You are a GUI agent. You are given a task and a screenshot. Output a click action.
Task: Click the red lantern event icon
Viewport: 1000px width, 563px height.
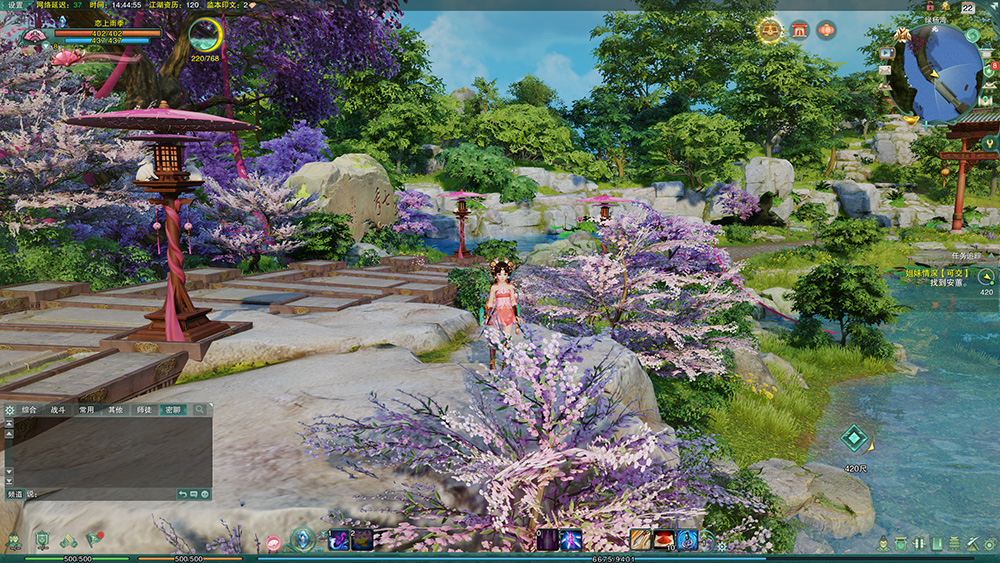[826, 30]
